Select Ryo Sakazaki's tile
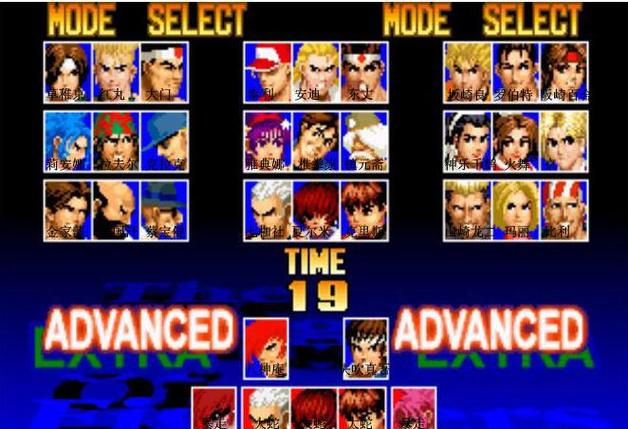This screenshot has width=628, height=429. pos(467,72)
